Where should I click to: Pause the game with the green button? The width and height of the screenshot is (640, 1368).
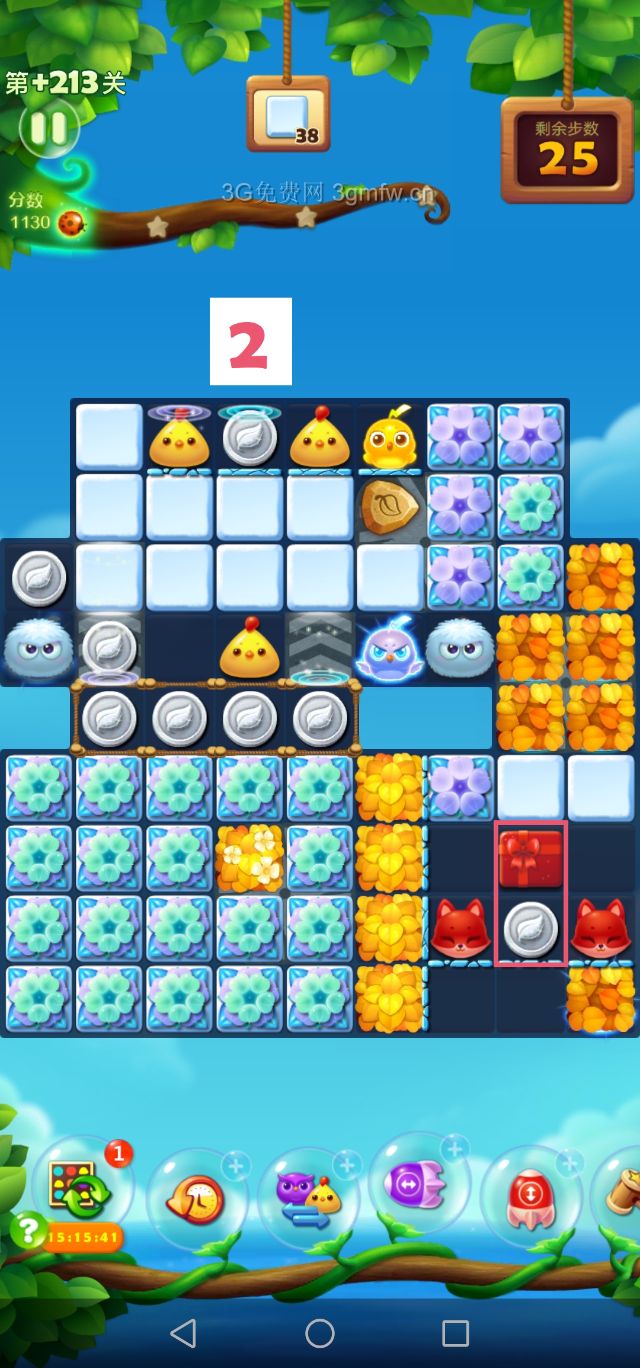point(47,128)
